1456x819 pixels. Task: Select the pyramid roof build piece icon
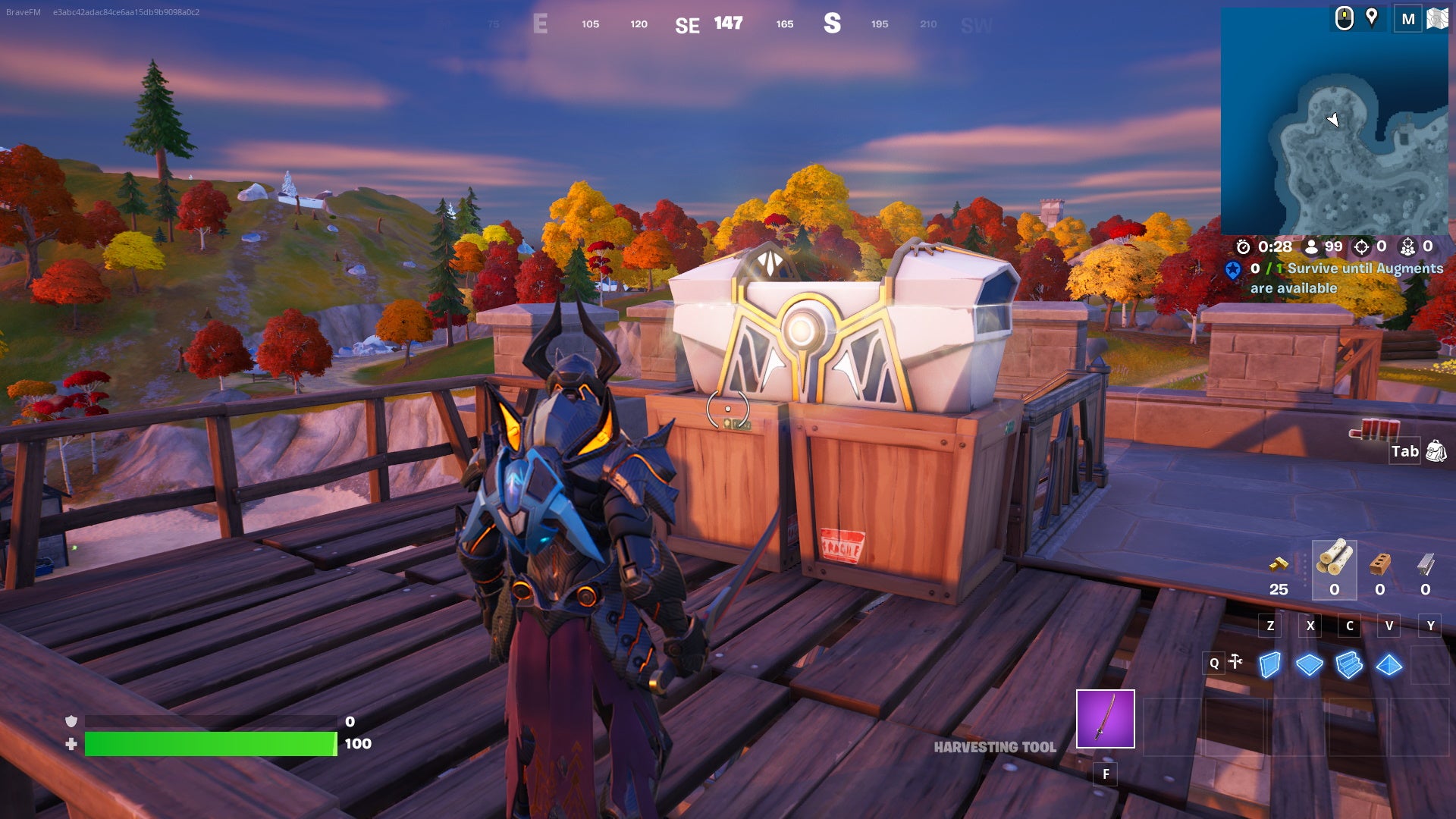1389,665
